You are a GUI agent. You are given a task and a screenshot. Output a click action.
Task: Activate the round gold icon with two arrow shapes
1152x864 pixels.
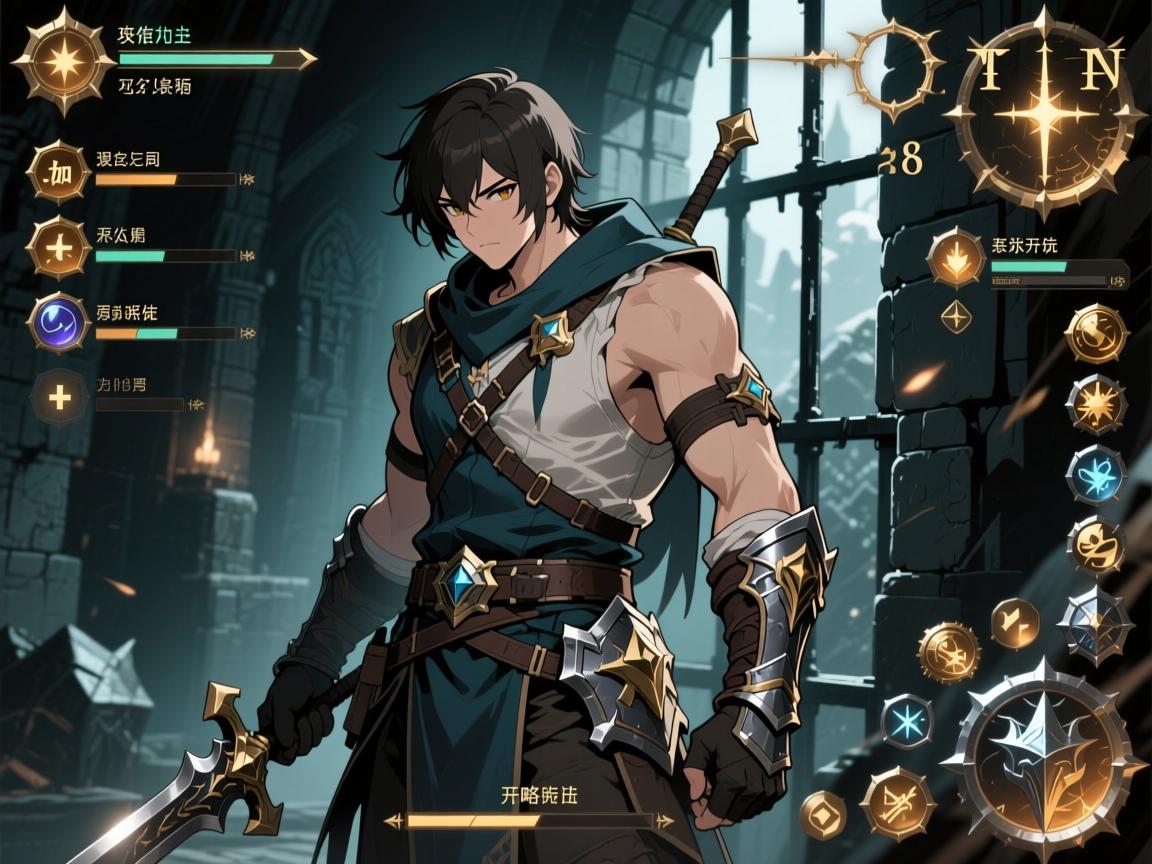click(1014, 622)
